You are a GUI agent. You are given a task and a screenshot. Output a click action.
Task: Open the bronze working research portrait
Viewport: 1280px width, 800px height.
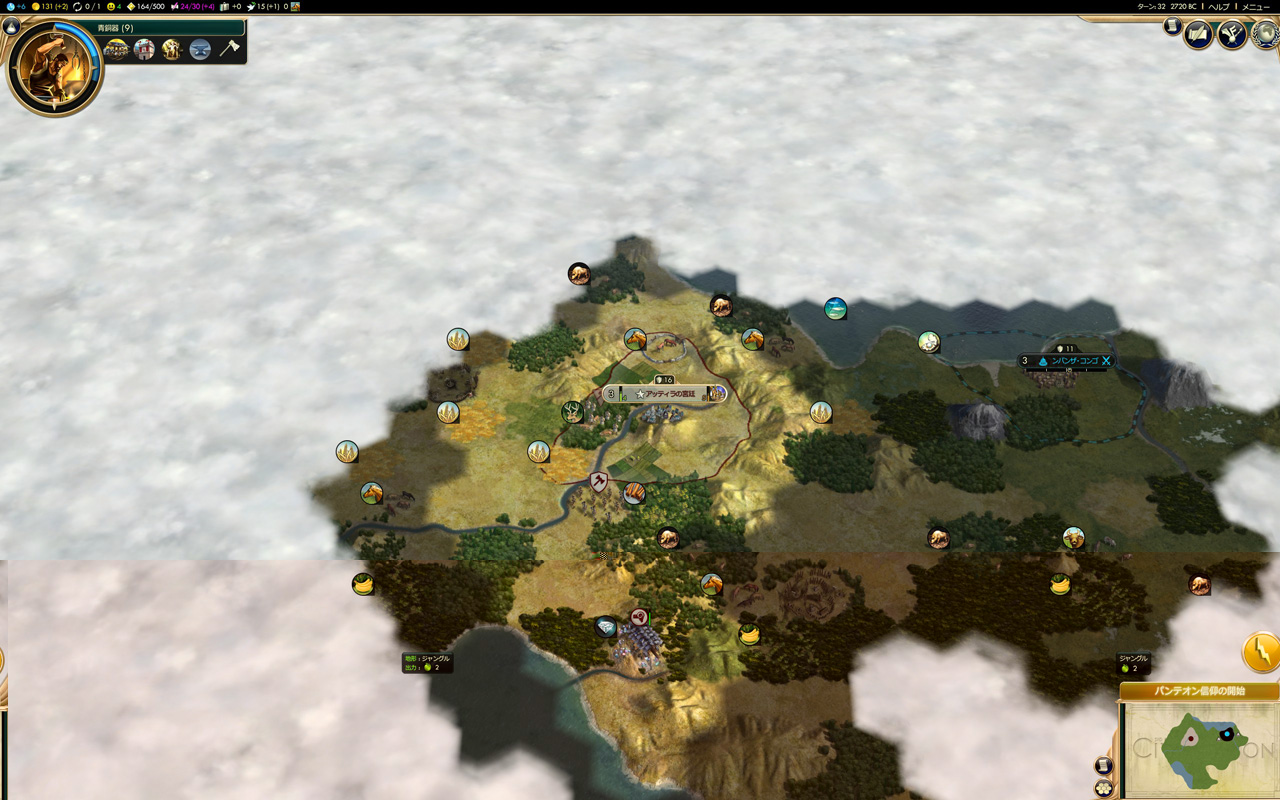(x=55, y=68)
